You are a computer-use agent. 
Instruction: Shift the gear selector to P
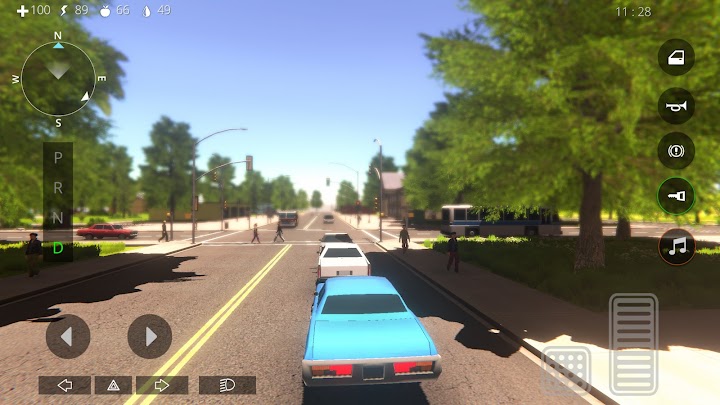[58, 158]
